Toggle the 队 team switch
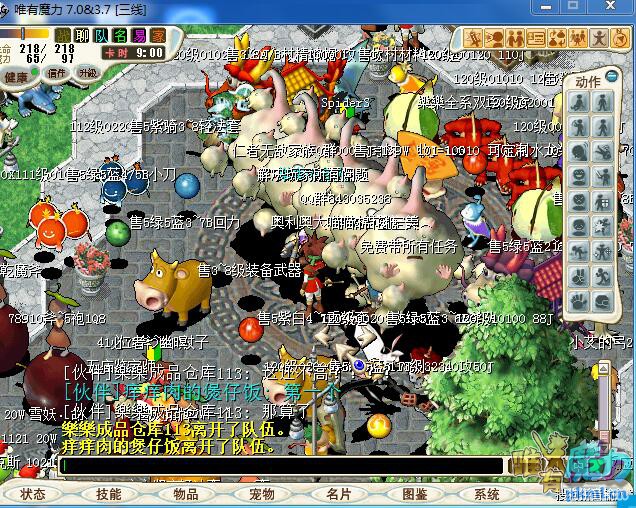 [102, 35]
